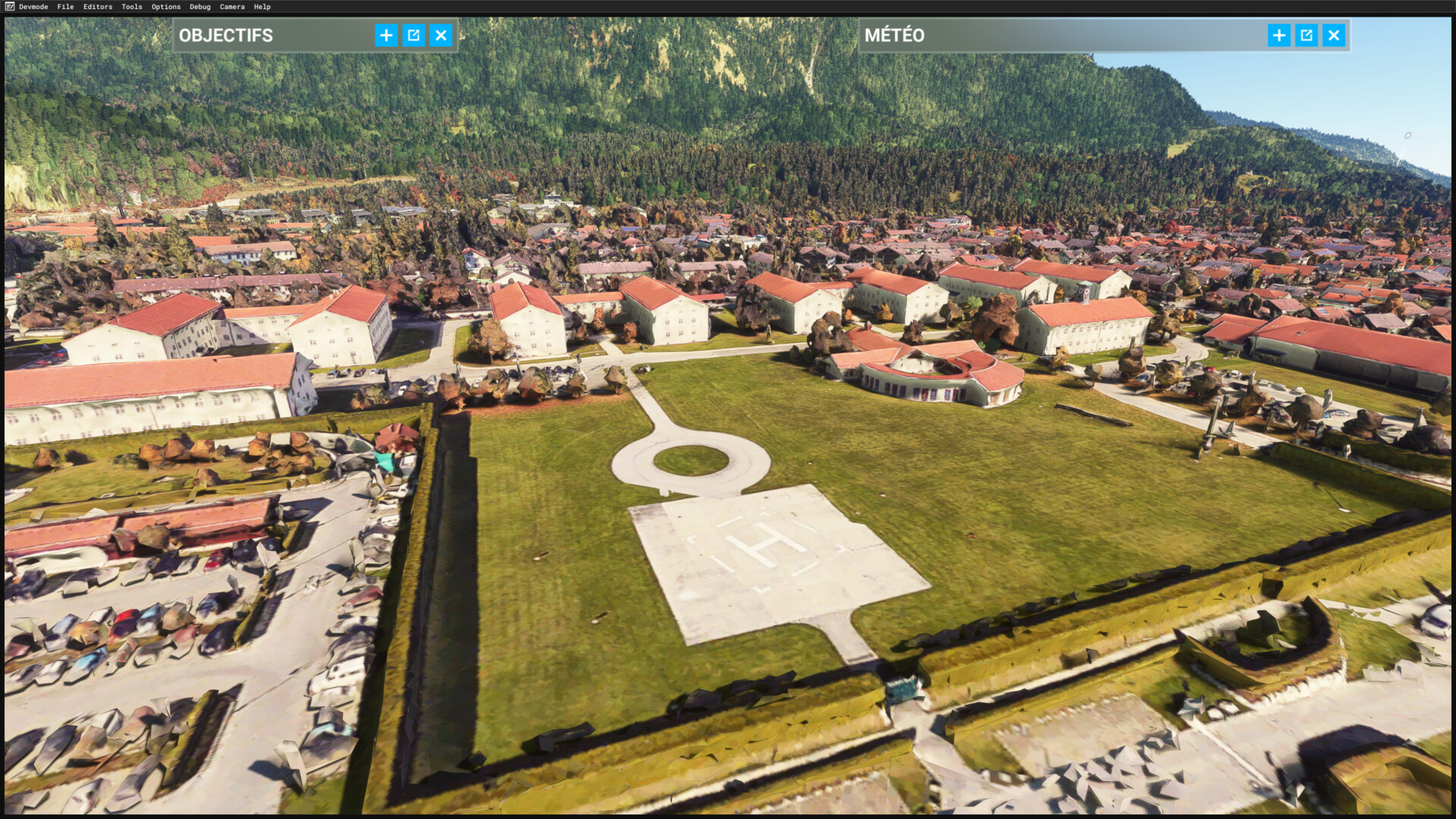
Task: Expand the Météo panel with plus button
Action: point(1279,35)
